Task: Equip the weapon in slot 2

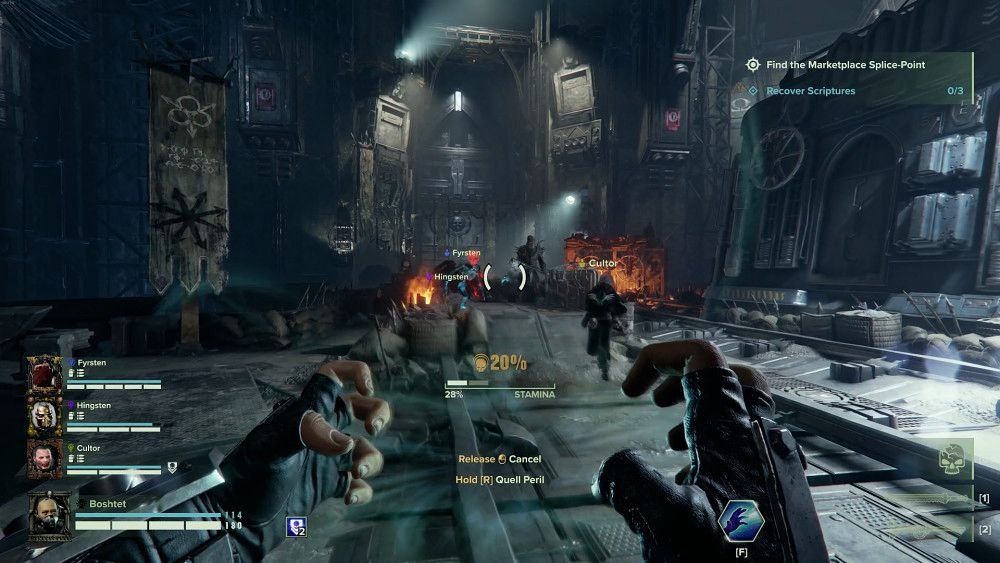Action: tap(928, 530)
